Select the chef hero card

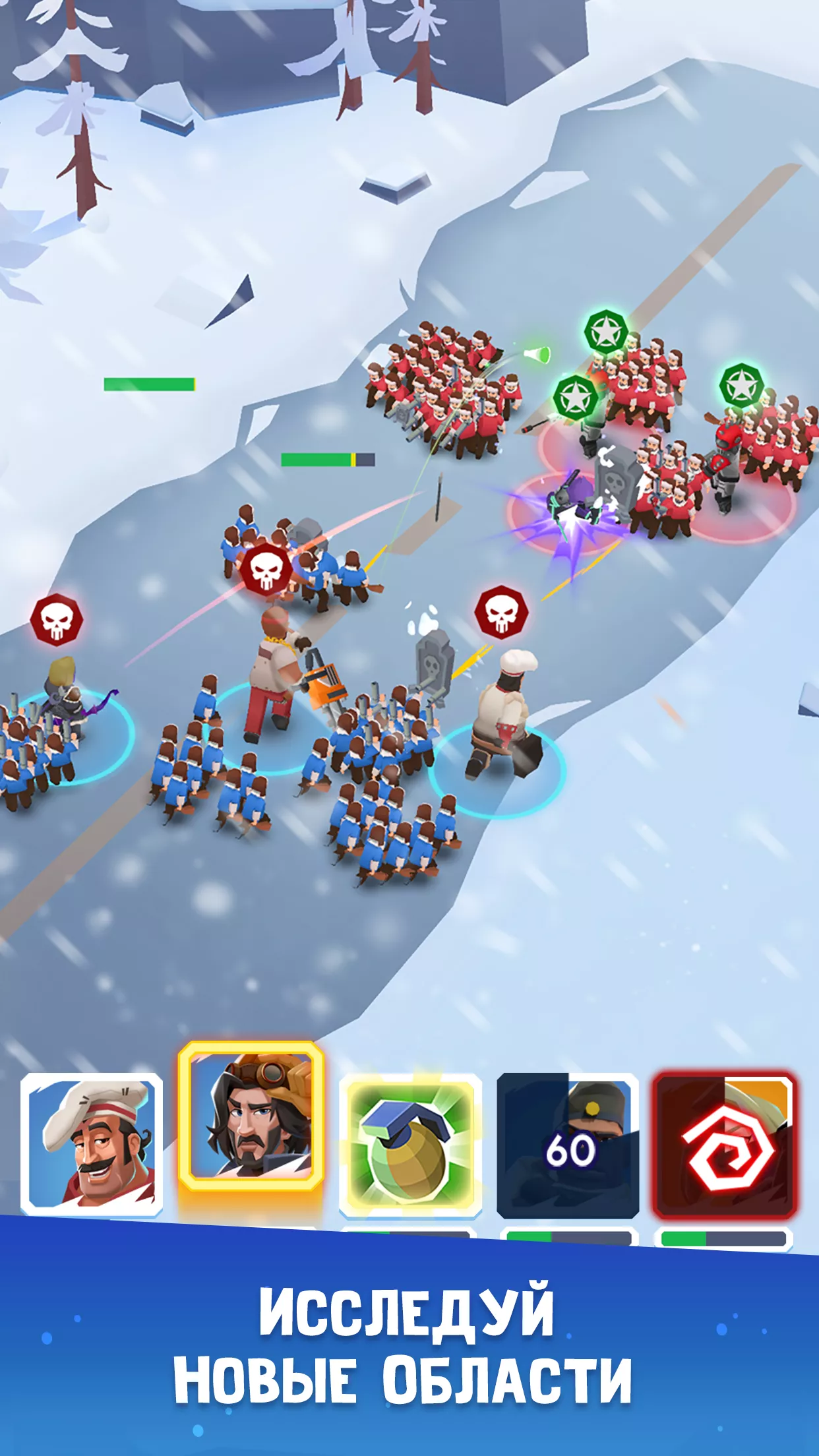click(92, 1144)
